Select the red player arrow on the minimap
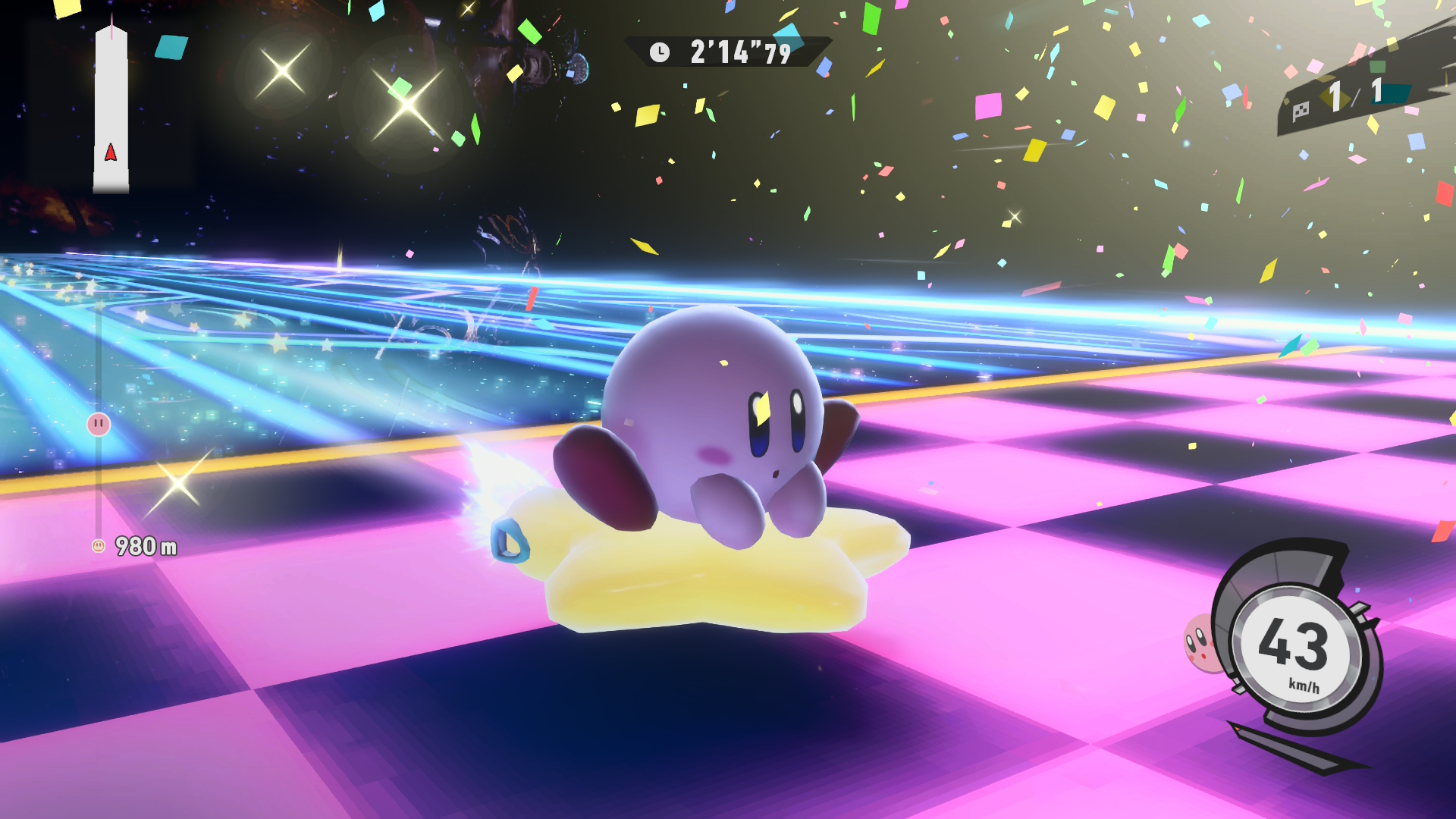The height and width of the screenshot is (819, 1456). [x=111, y=153]
